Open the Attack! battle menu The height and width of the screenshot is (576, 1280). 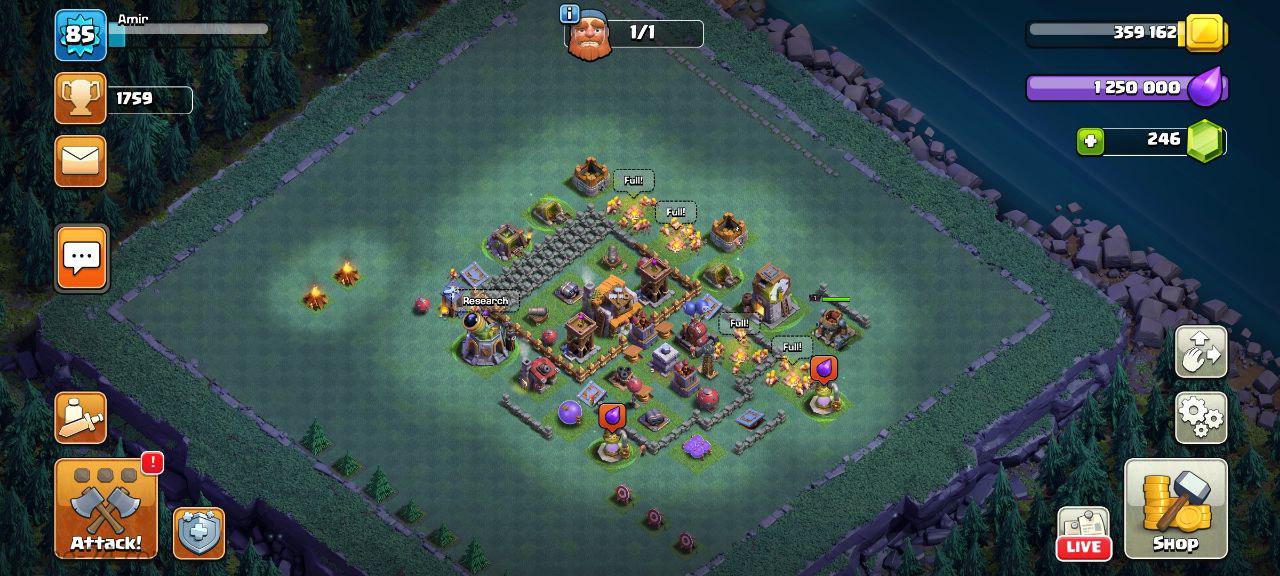[x=106, y=508]
